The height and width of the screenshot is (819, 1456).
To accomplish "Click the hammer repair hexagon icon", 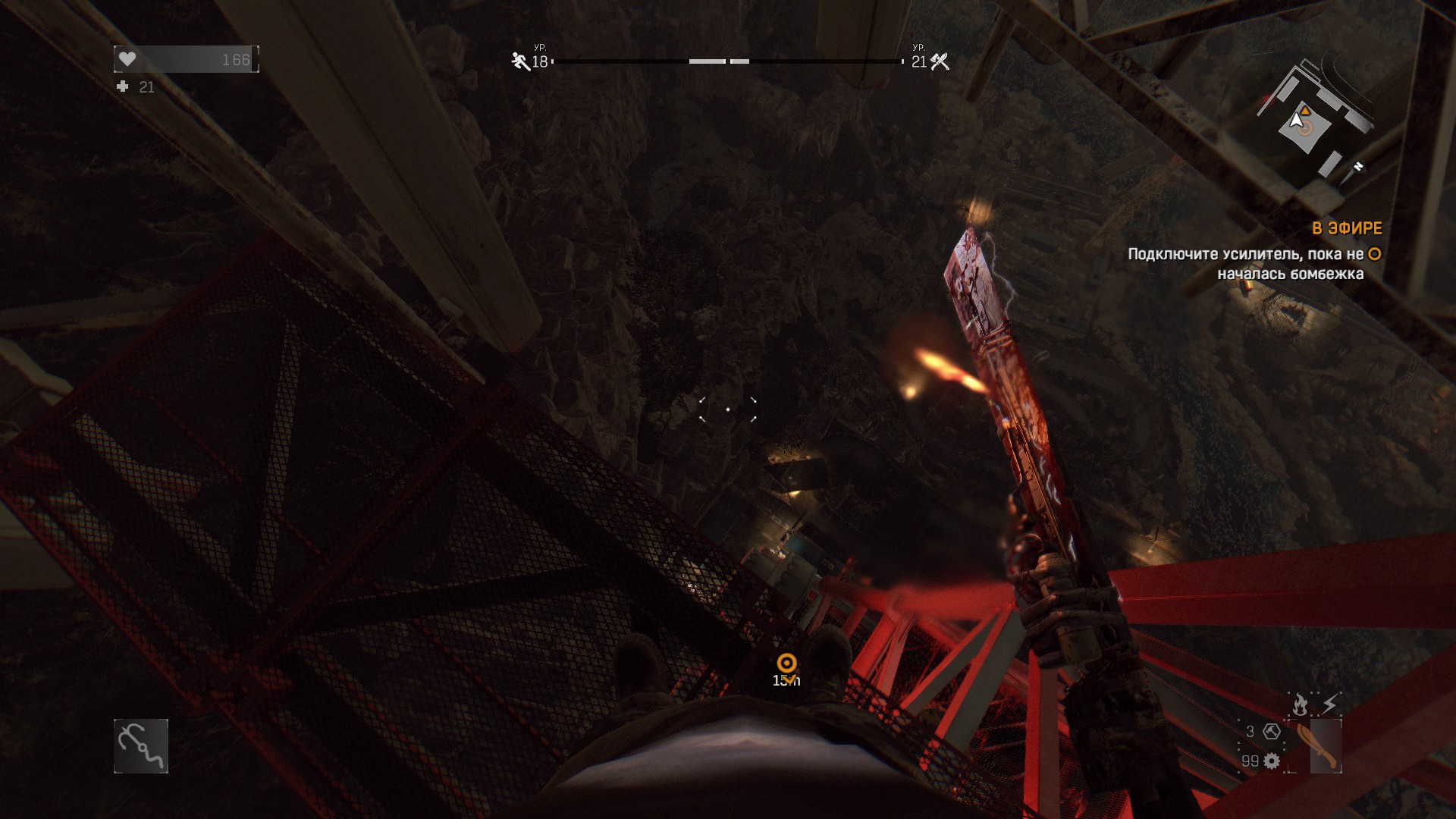I will tap(1272, 731).
